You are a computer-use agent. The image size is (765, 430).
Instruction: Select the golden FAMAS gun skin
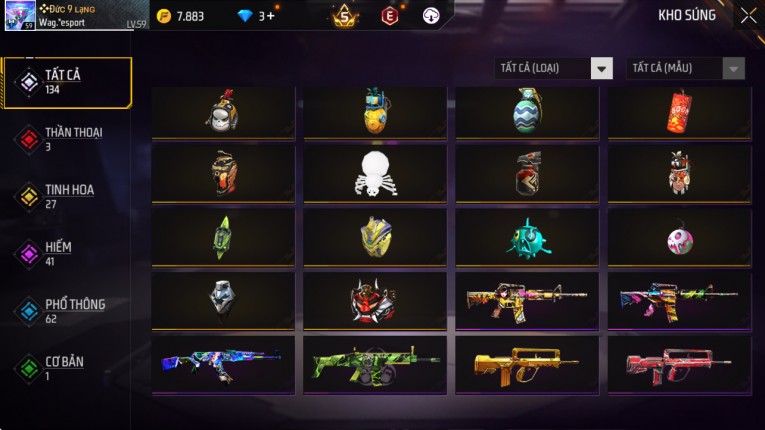[527, 364]
